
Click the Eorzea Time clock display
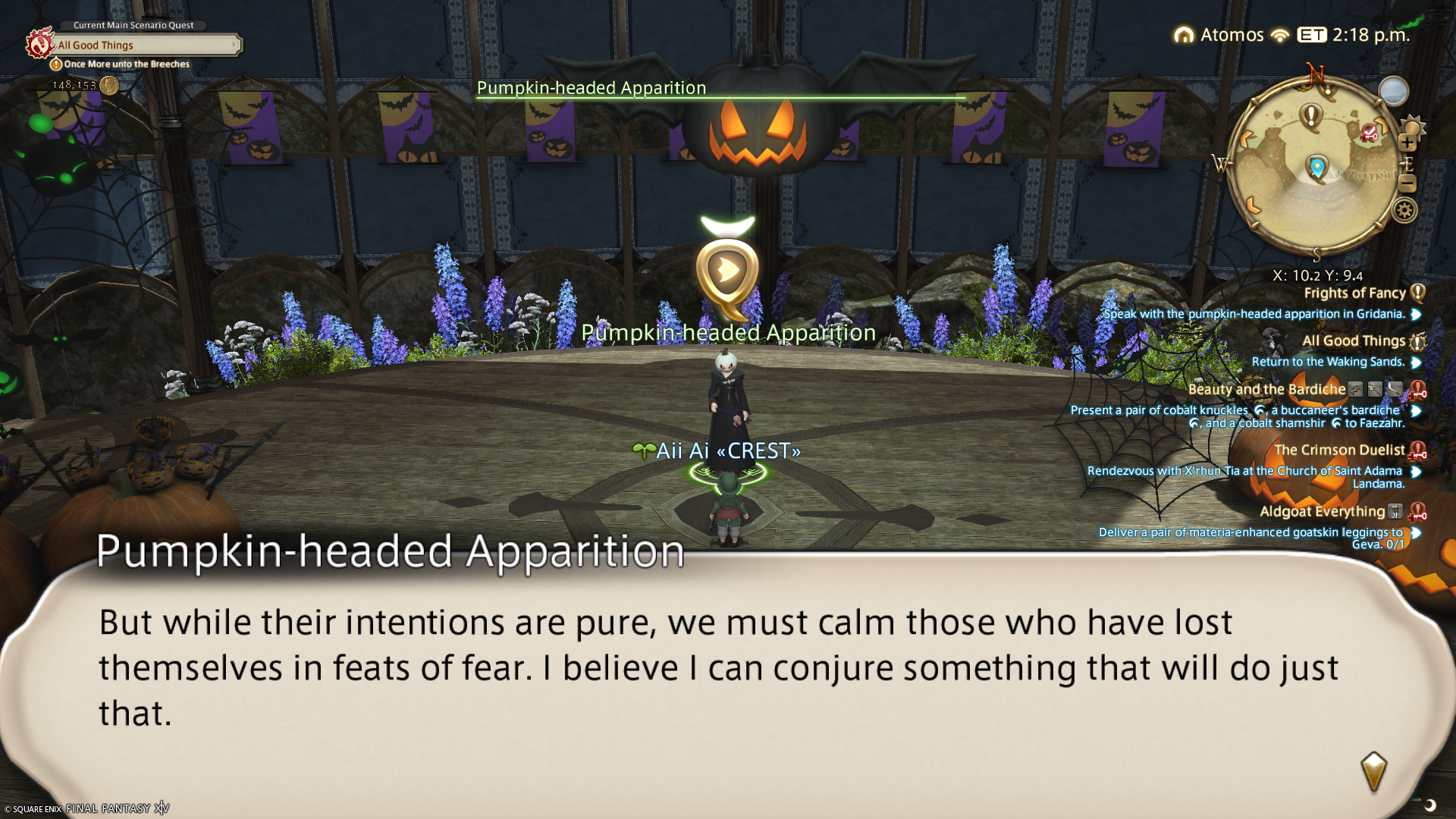1354,35
